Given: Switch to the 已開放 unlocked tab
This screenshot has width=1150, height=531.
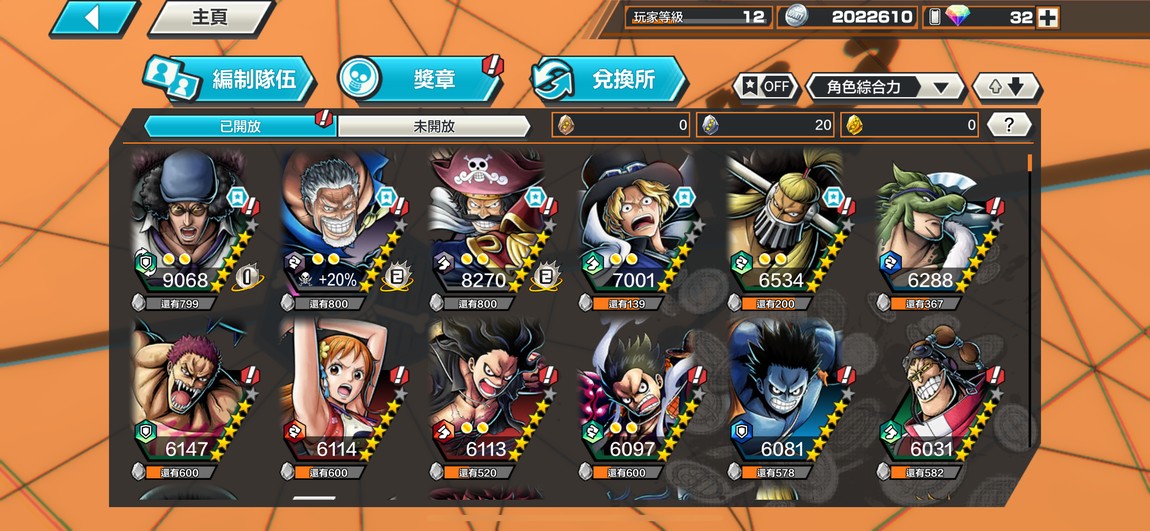Looking at the screenshot, I should click(240, 126).
